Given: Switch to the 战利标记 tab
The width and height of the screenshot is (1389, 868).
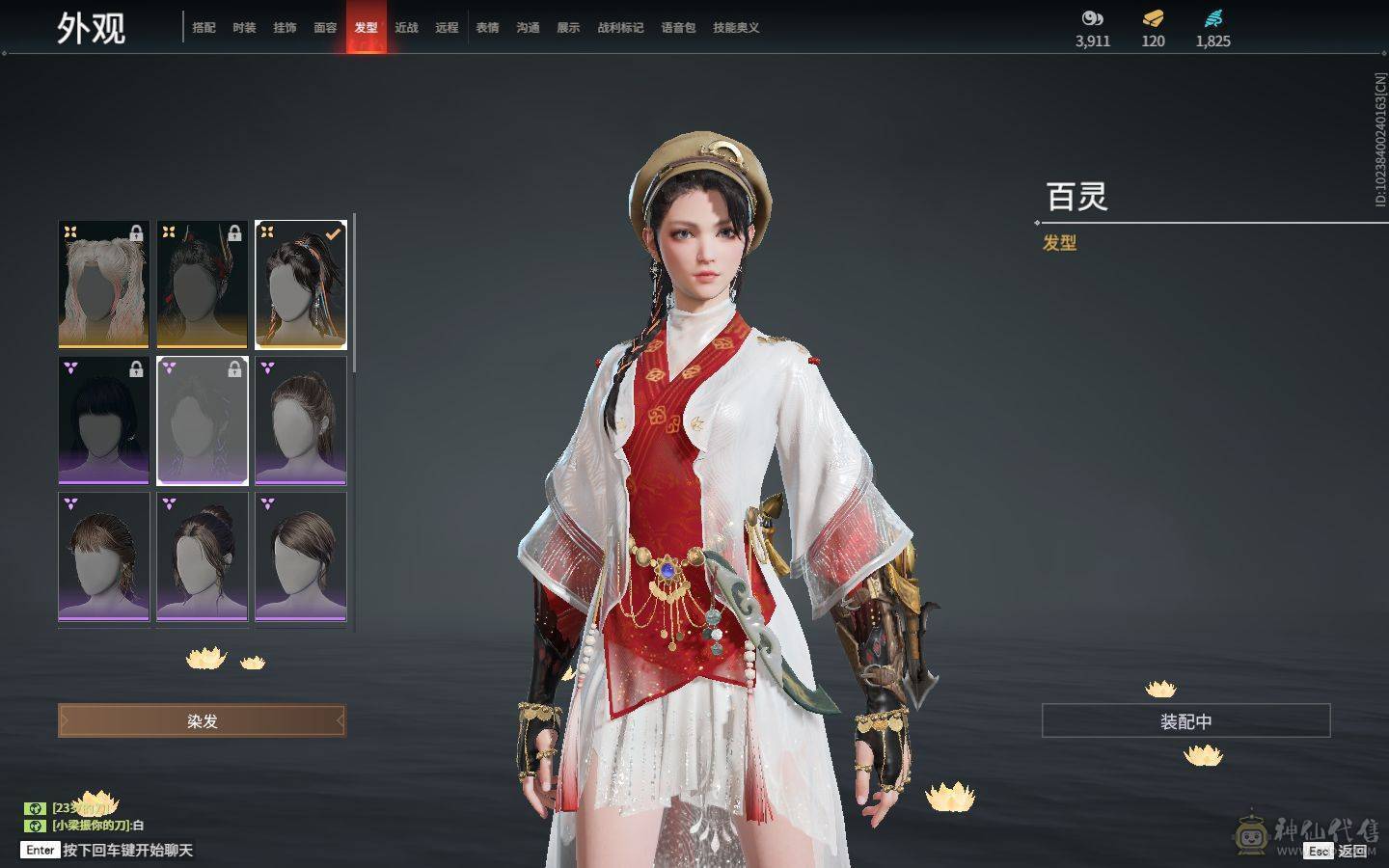Looking at the screenshot, I should (x=620, y=28).
